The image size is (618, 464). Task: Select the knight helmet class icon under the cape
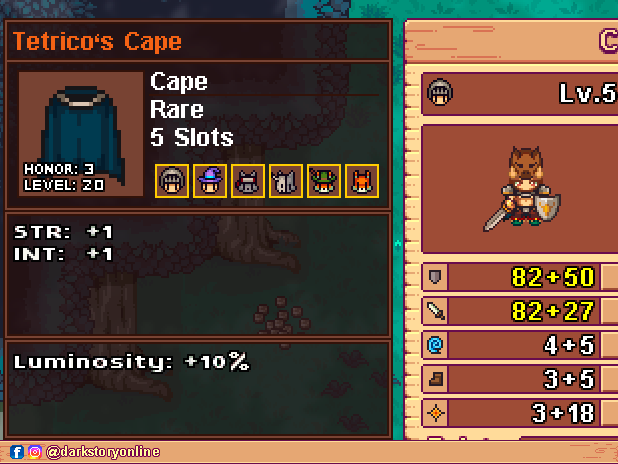coord(172,181)
